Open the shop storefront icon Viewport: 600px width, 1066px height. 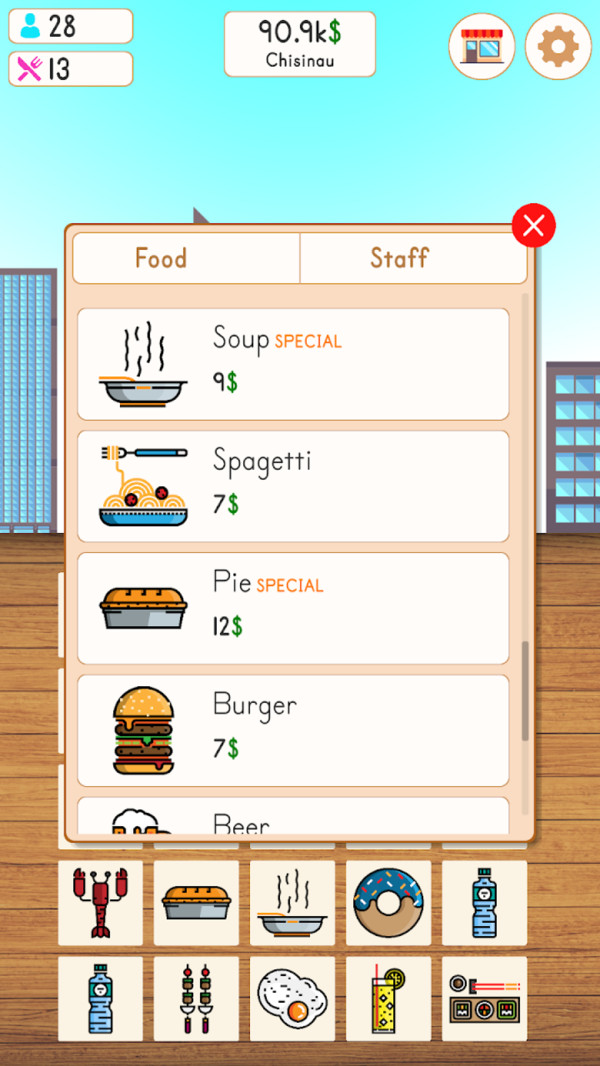point(482,46)
